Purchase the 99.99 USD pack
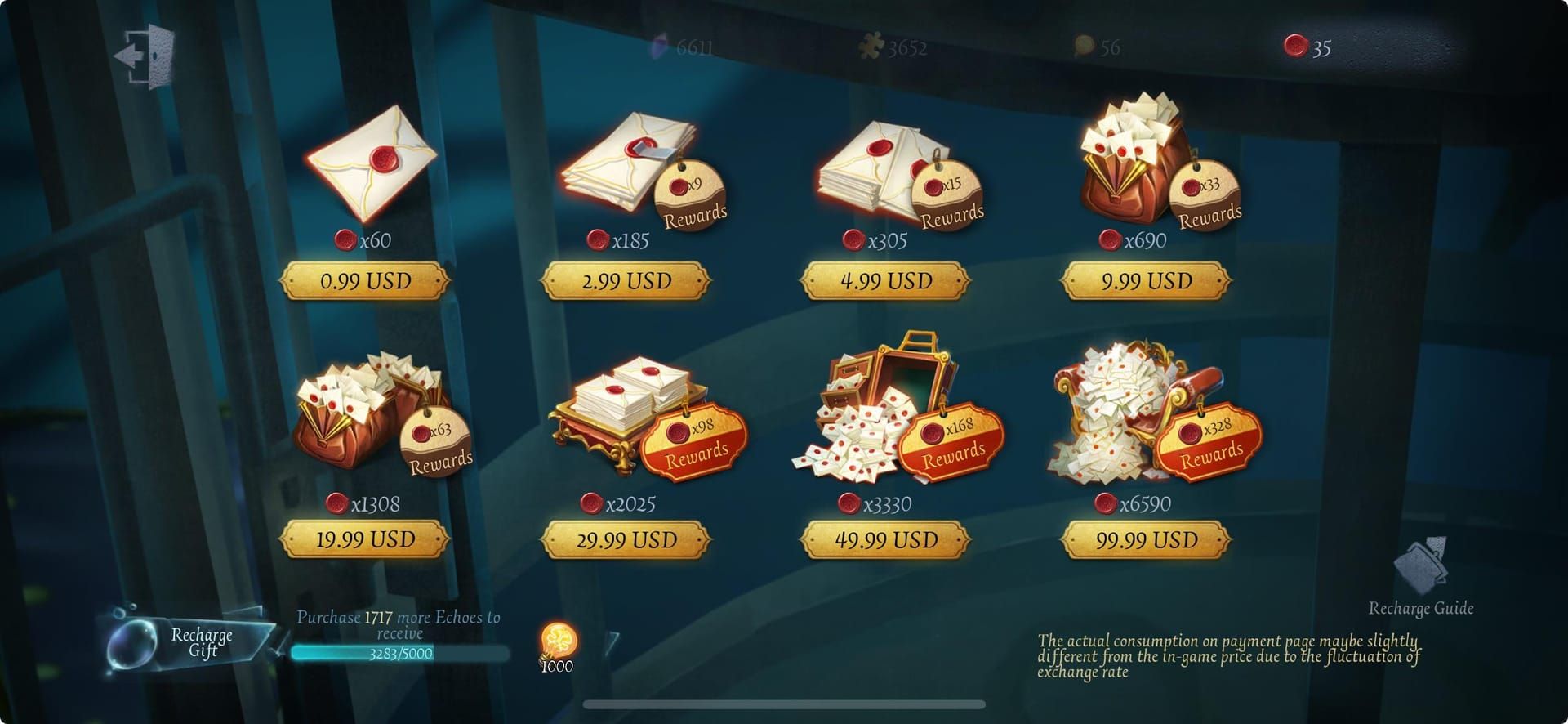 tap(1143, 540)
